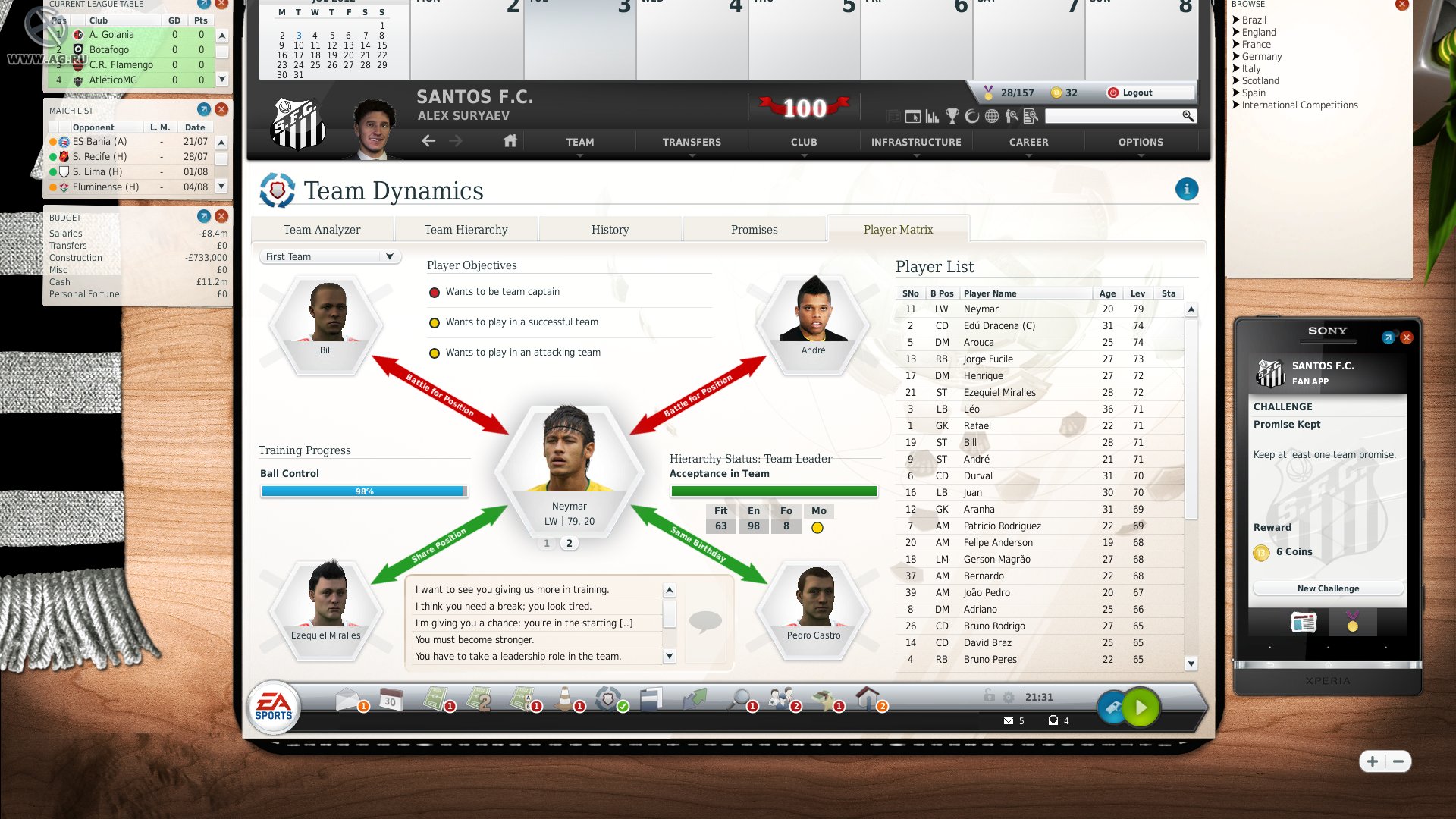Open the First Team dropdown

[x=329, y=256]
